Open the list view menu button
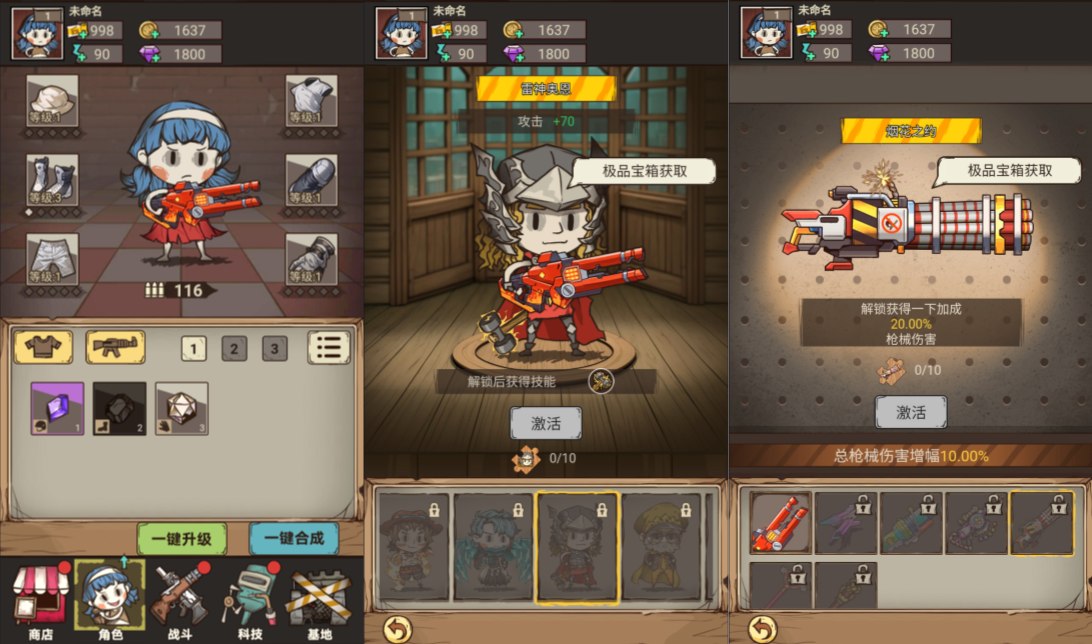The width and height of the screenshot is (1092, 644). (329, 348)
